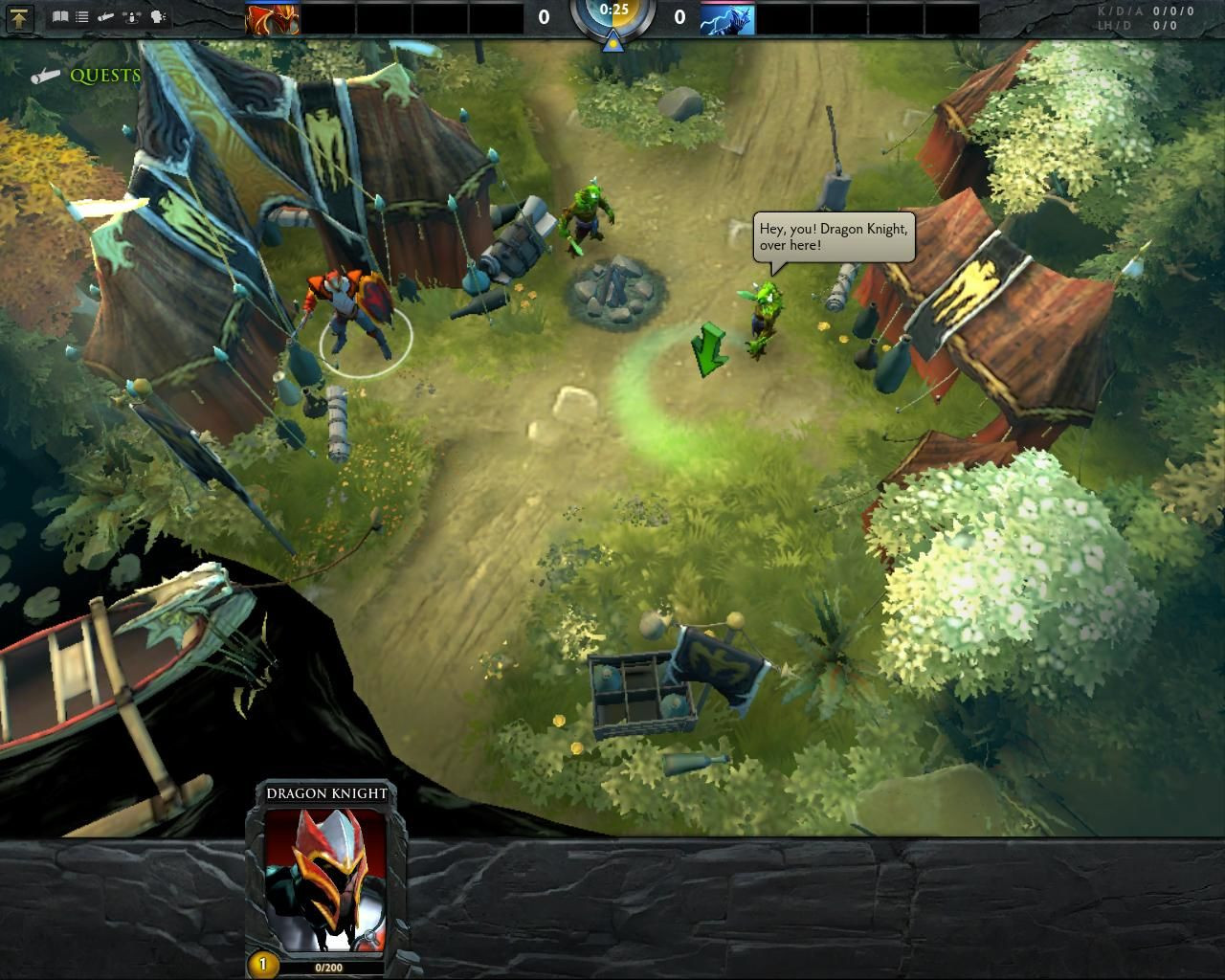
Task: Open the main menu arrow button
Action: click(20, 17)
